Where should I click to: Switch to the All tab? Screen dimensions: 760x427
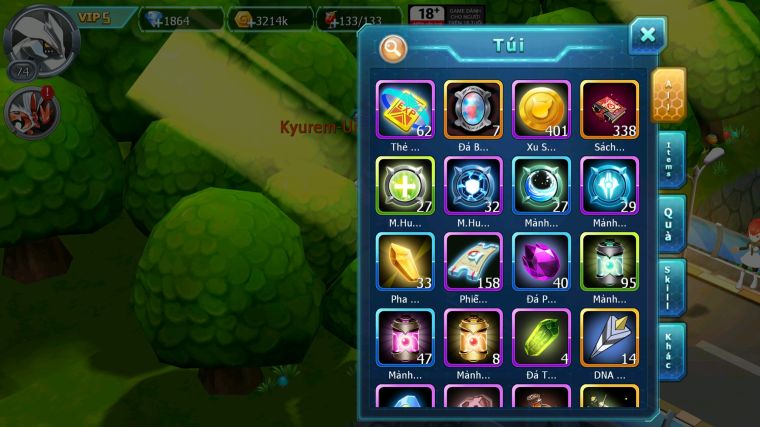[668, 94]
